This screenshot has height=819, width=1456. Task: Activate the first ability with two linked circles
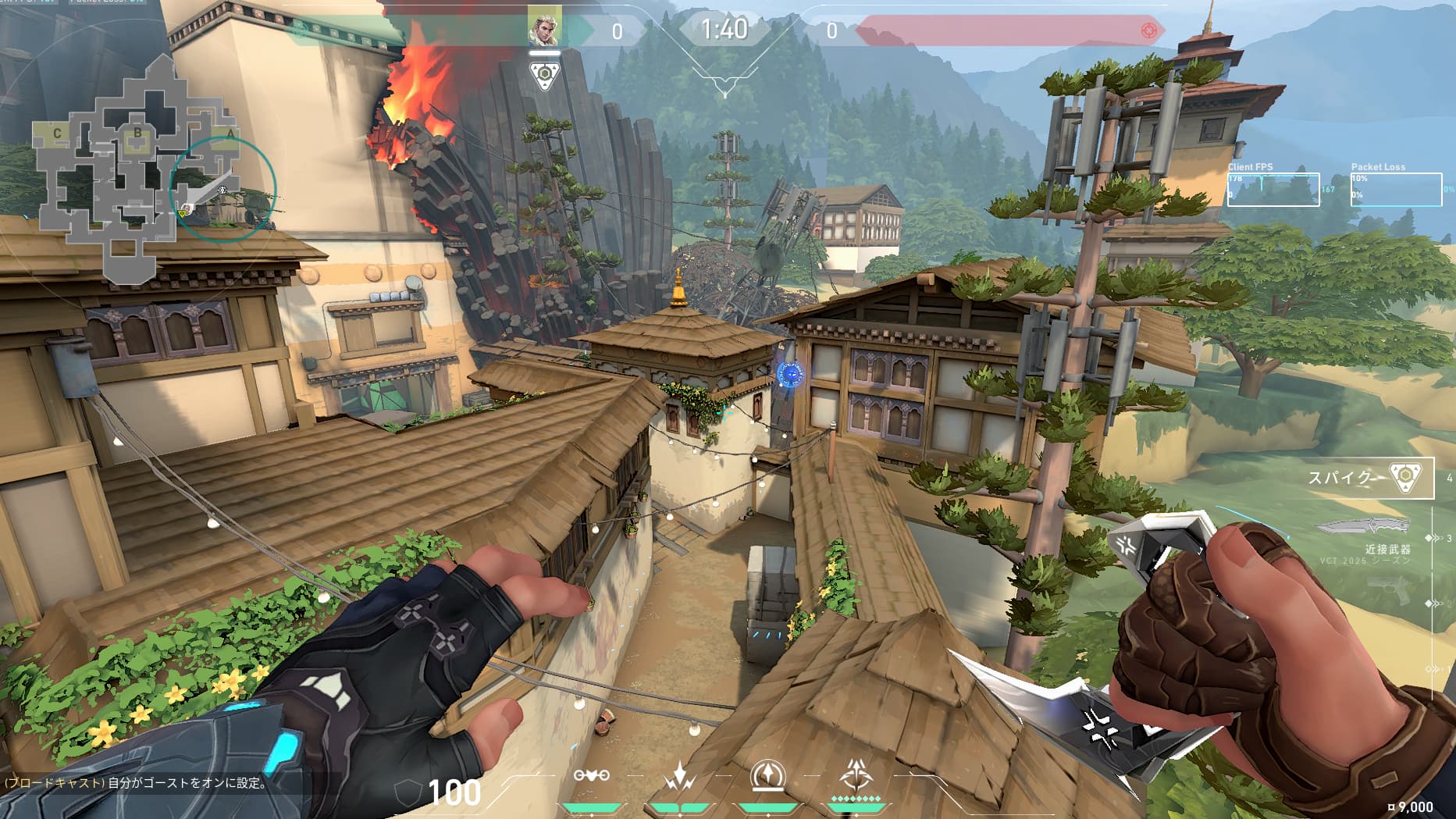click(x=591, y=775)
